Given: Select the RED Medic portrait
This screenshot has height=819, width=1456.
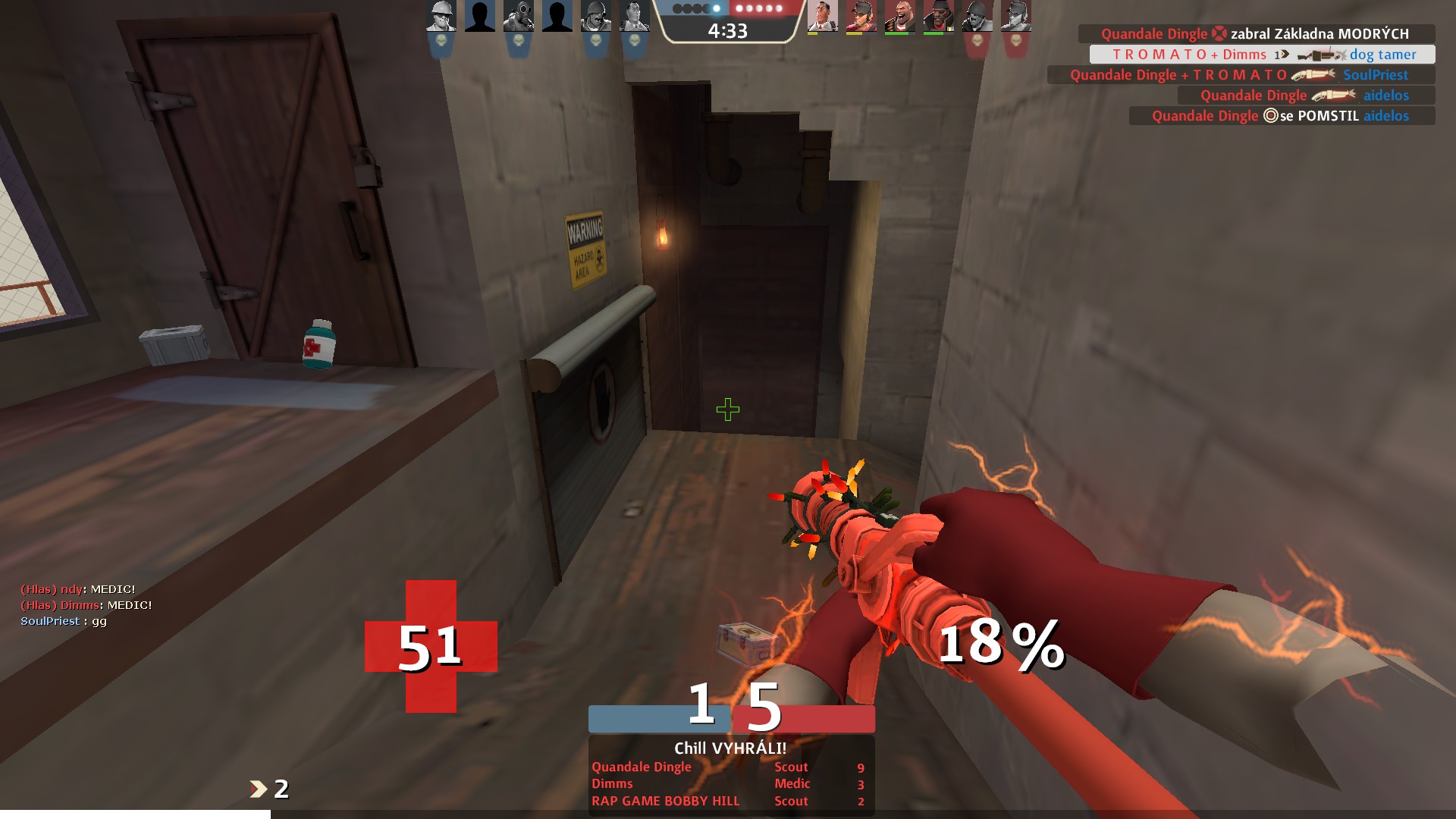Looking at the screenshot, I should [822, 16].
